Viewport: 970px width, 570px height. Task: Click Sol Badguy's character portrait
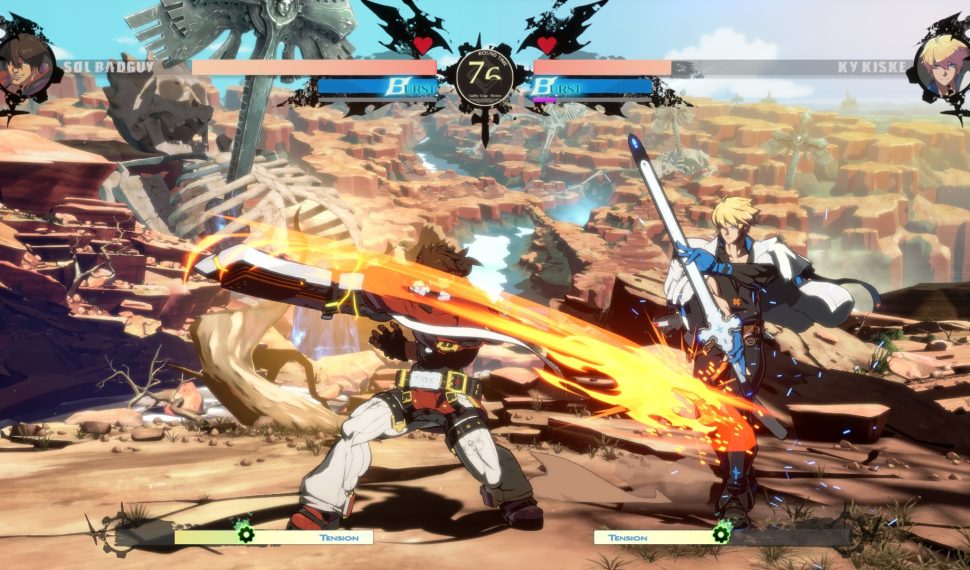point(26,66)
